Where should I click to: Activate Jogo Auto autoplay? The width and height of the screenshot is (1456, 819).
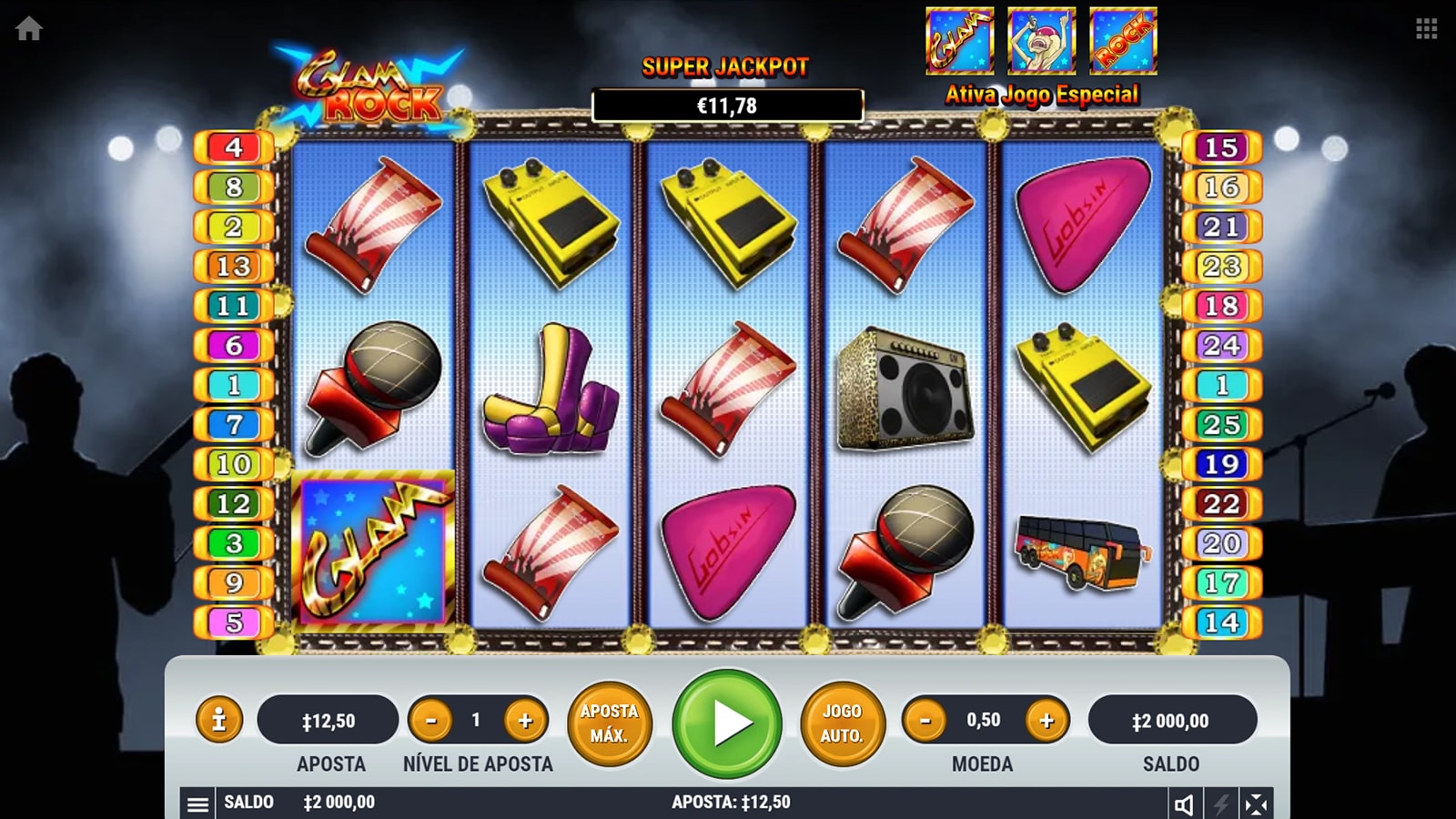(842, 723)
